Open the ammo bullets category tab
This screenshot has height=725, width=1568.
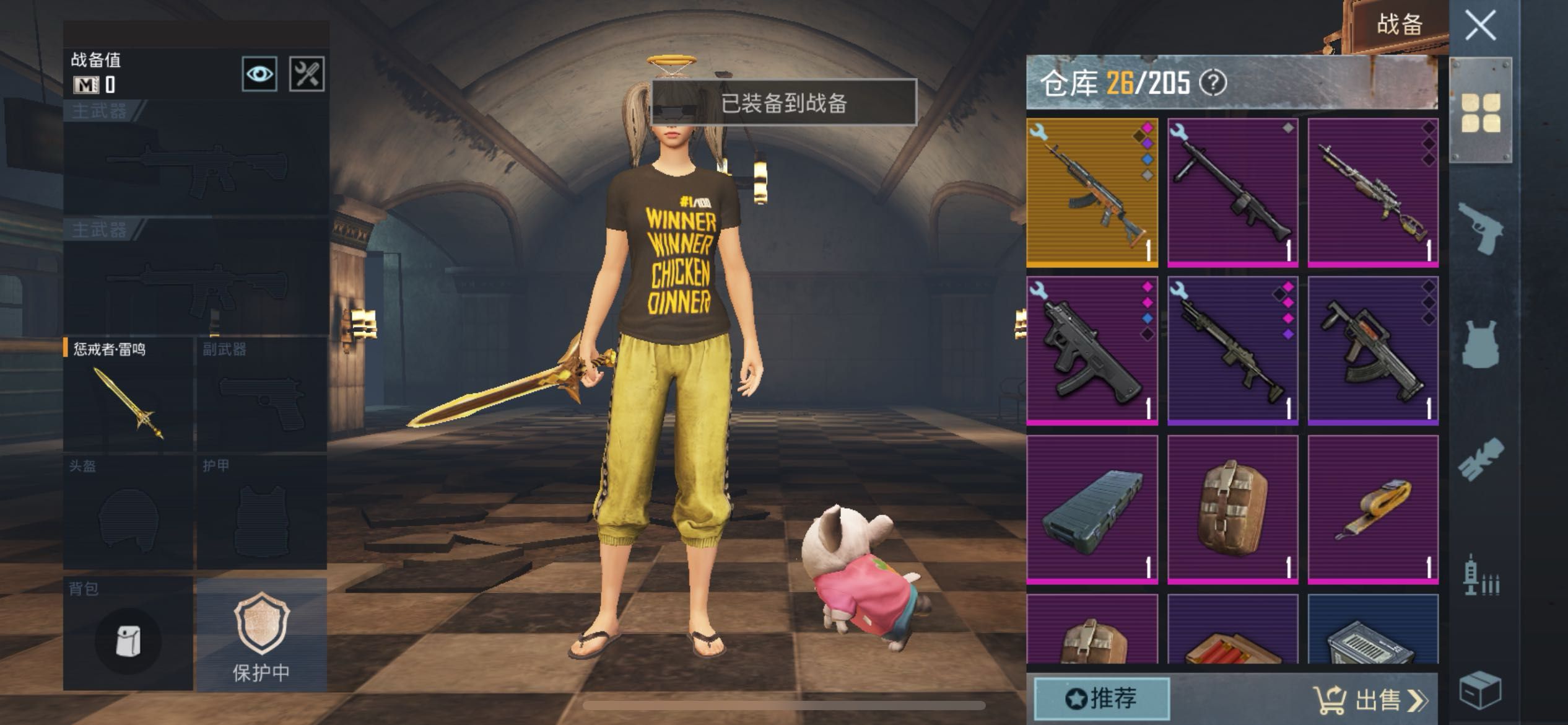pos(1481,576)
